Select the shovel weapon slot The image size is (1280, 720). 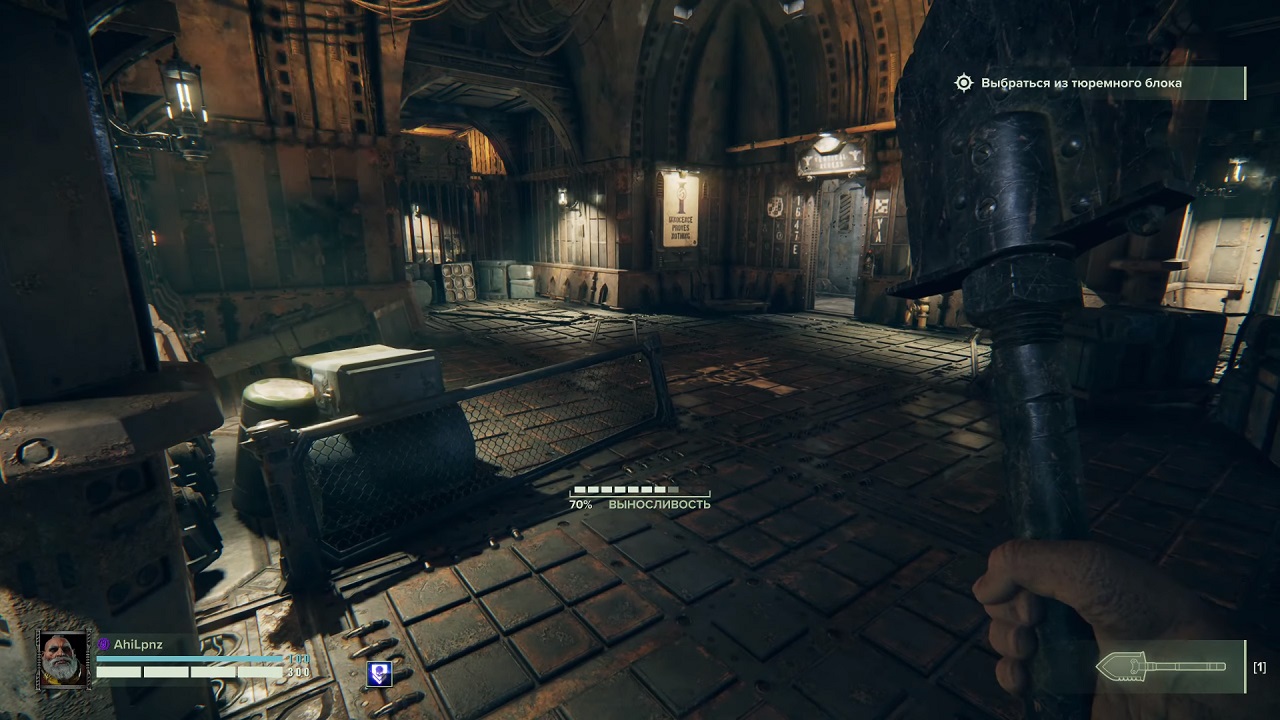tap(1163, 666)
